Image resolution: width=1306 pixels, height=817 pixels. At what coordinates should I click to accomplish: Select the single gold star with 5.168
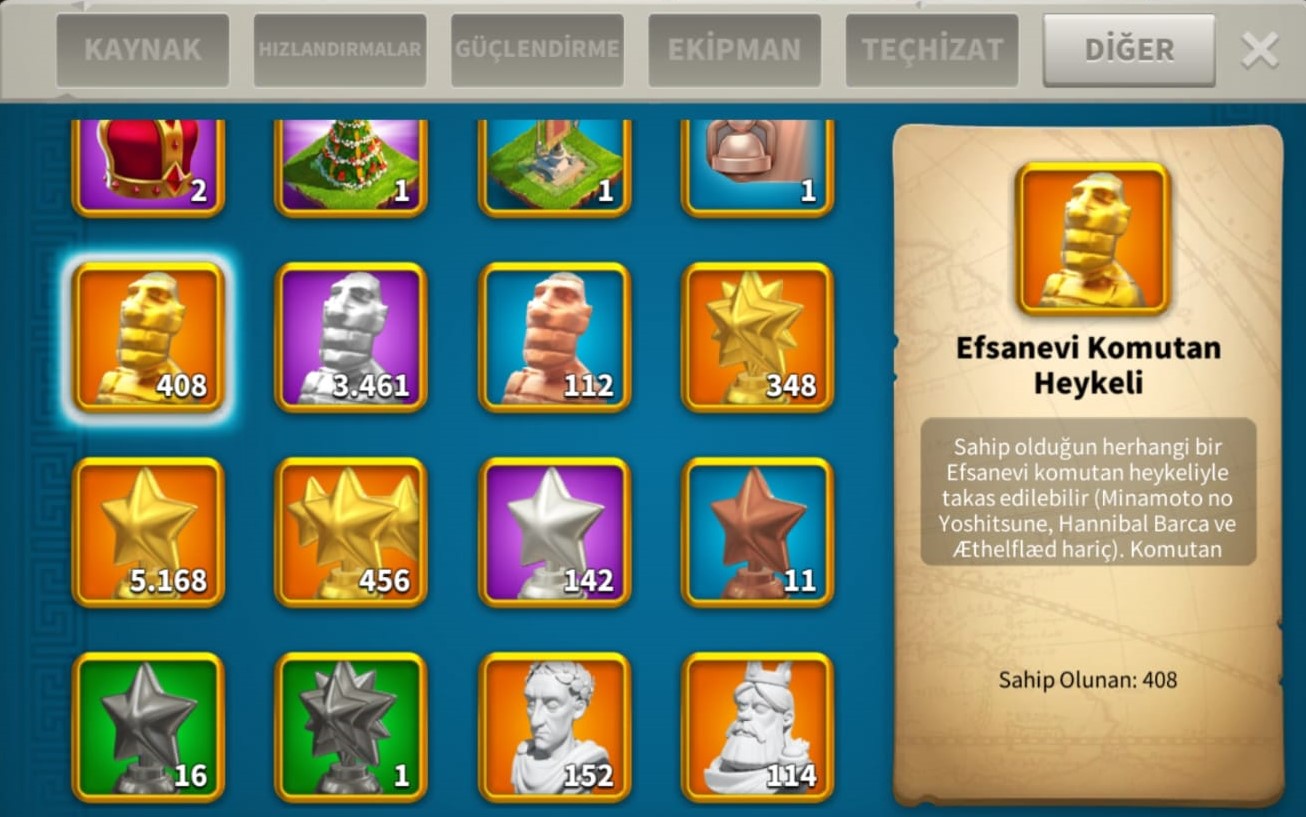(x=148, y=532)
